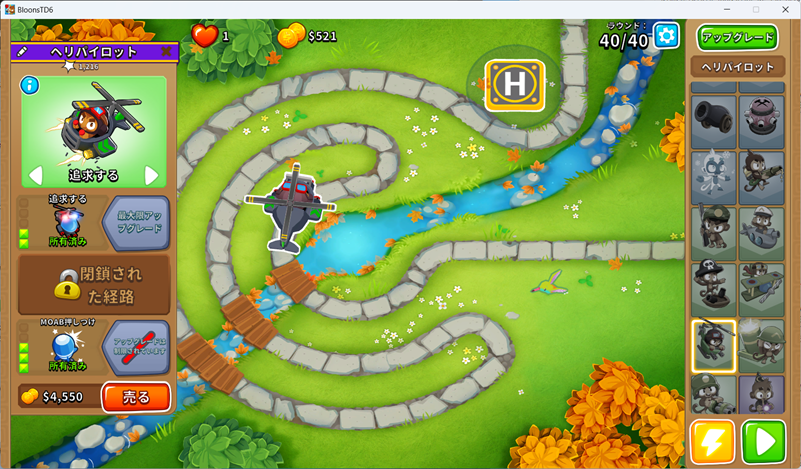Select the highlighted Heli Pilot shop tile
This screenshot has height=469, width=801.
pos(713,346)
